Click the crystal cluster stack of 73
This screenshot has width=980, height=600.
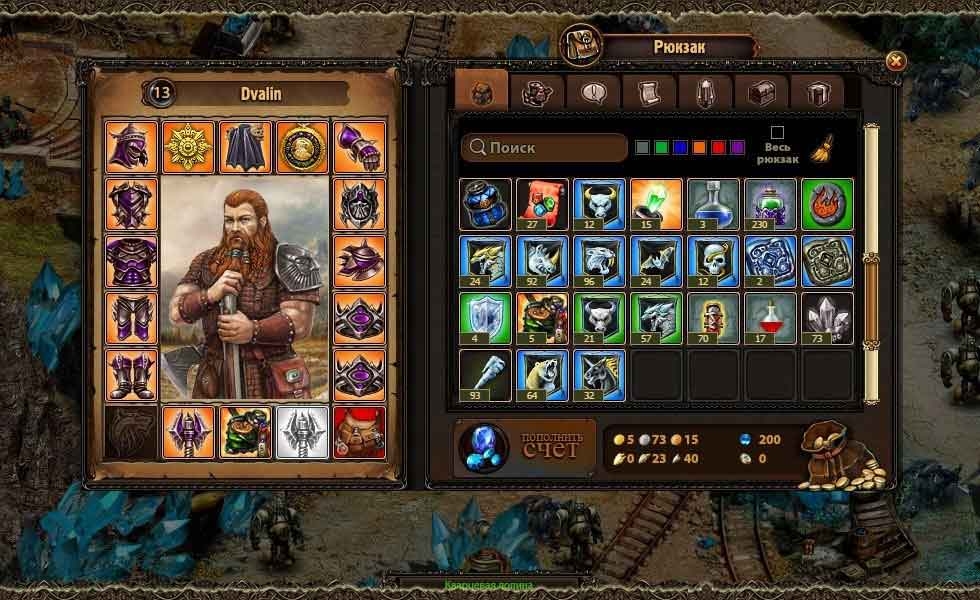pos(827,318)
